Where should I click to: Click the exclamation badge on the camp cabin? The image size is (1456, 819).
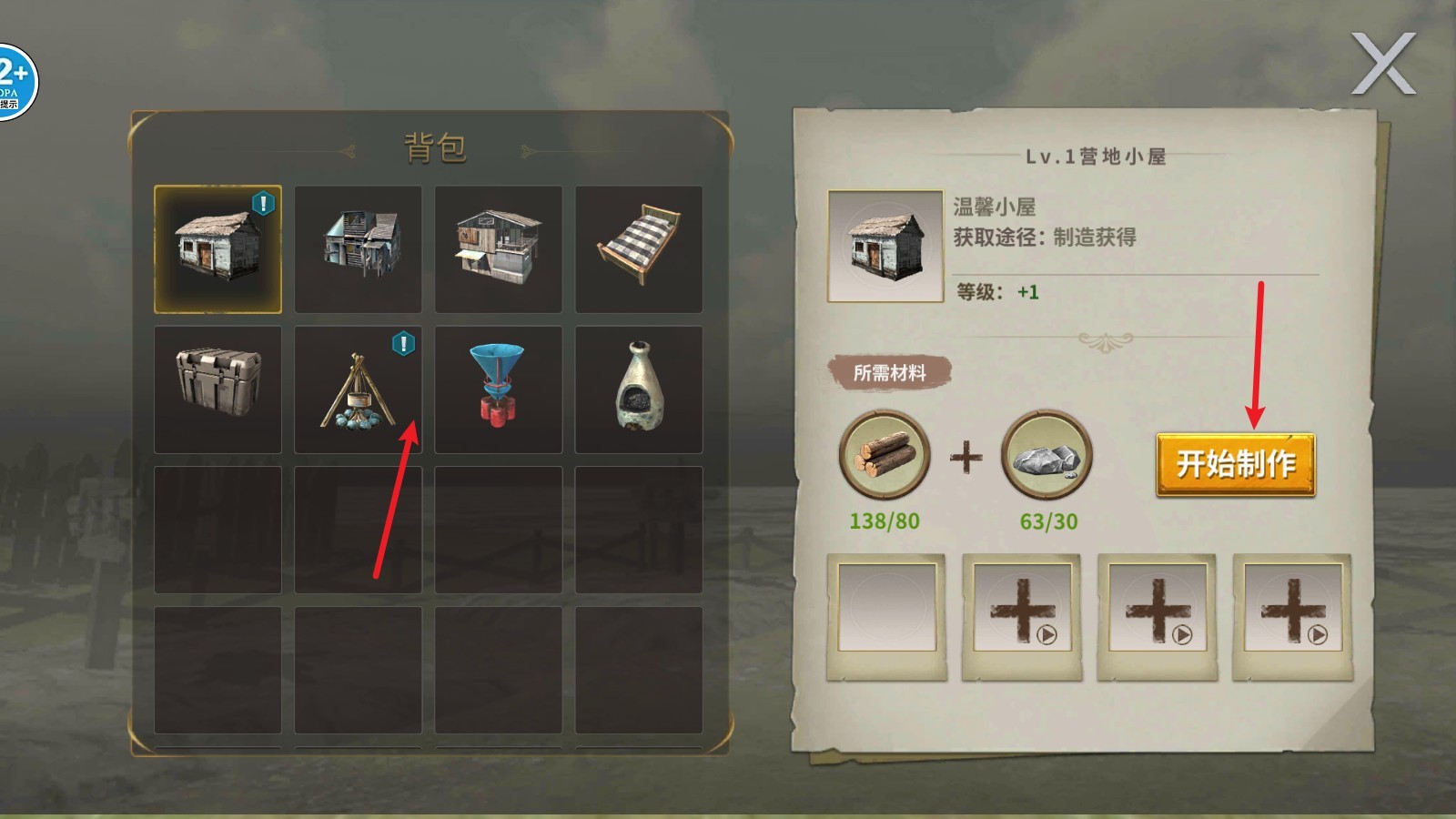[x=263, y=204]
